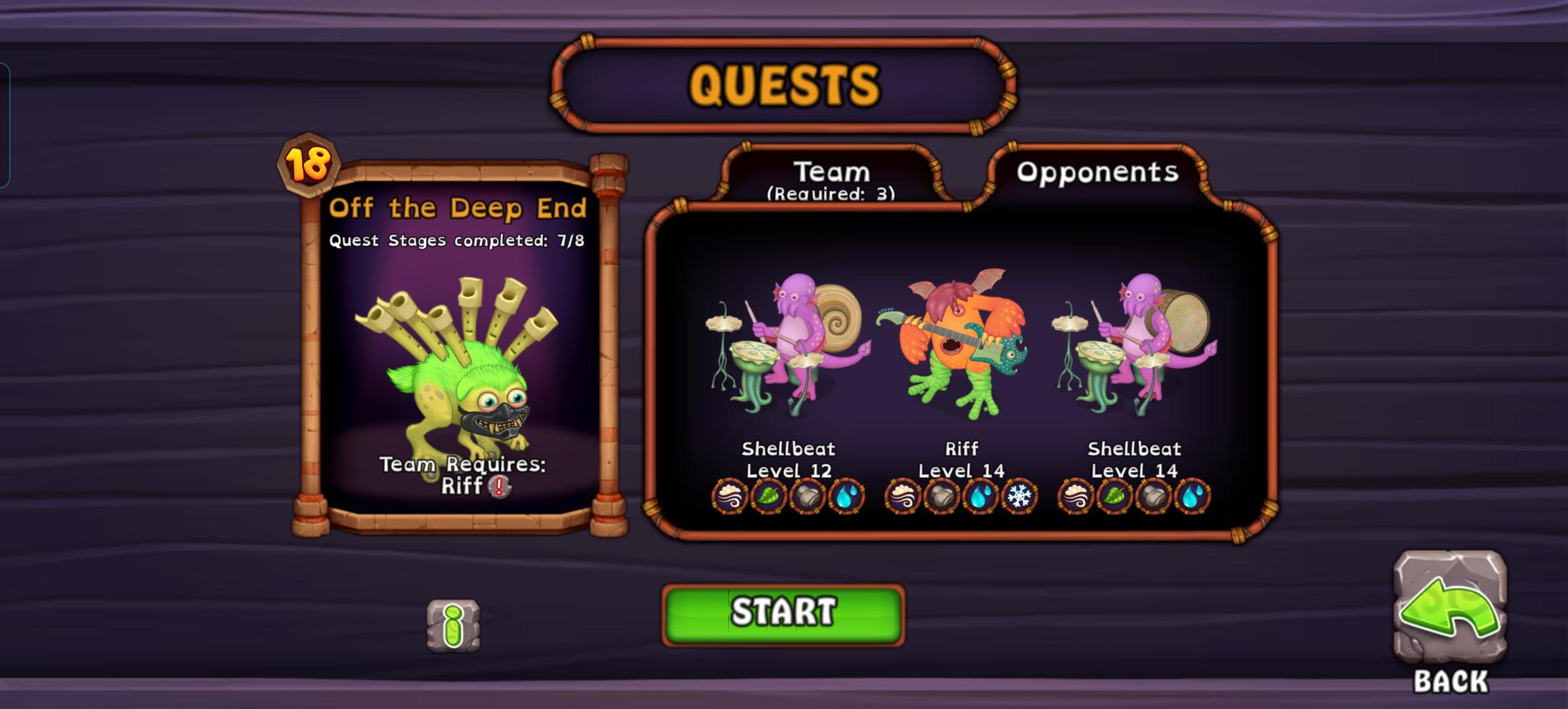Tap Riff's snowflake cold element icon

pos(1019,496)
